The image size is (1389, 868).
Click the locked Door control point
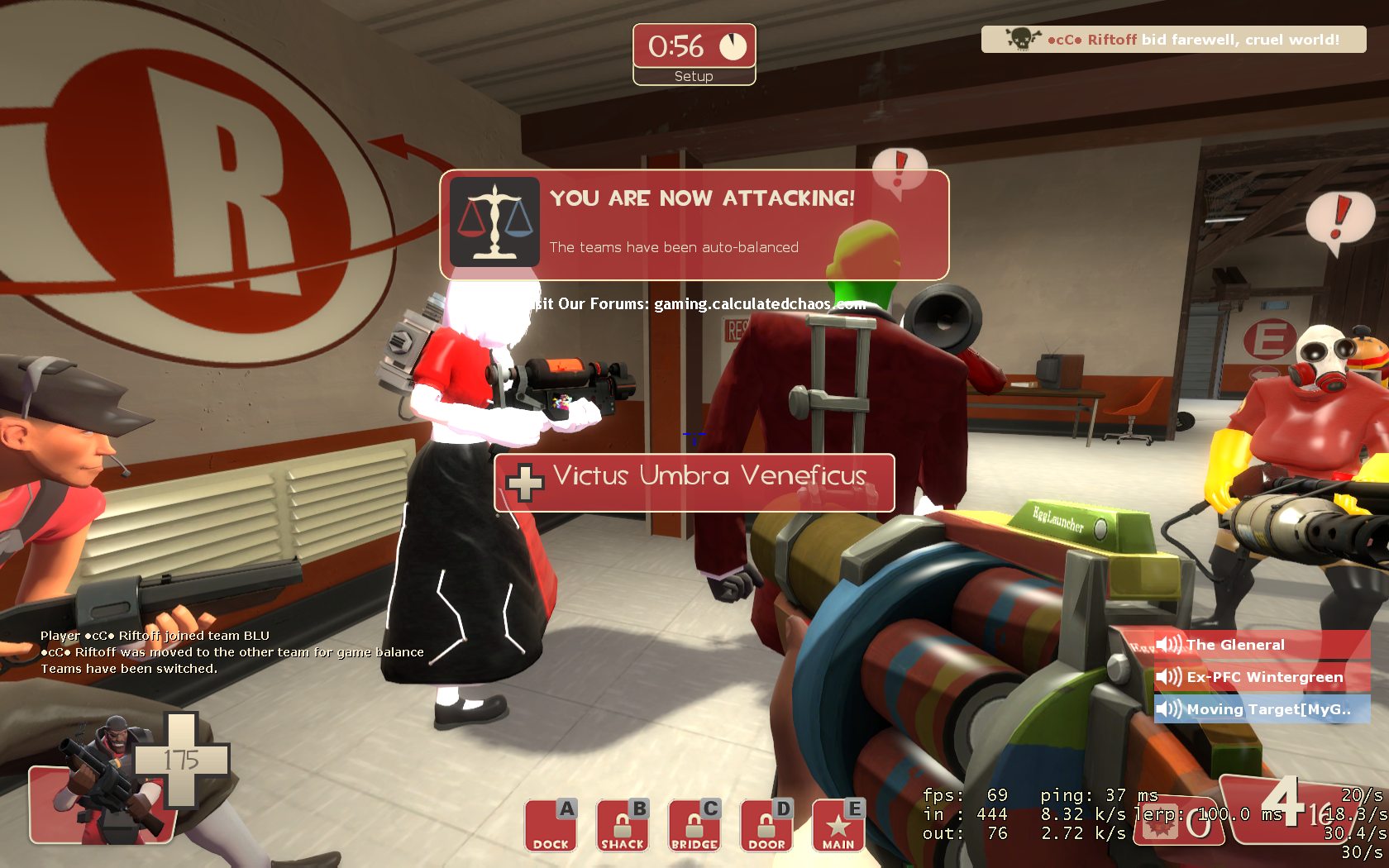click(766, 826)
